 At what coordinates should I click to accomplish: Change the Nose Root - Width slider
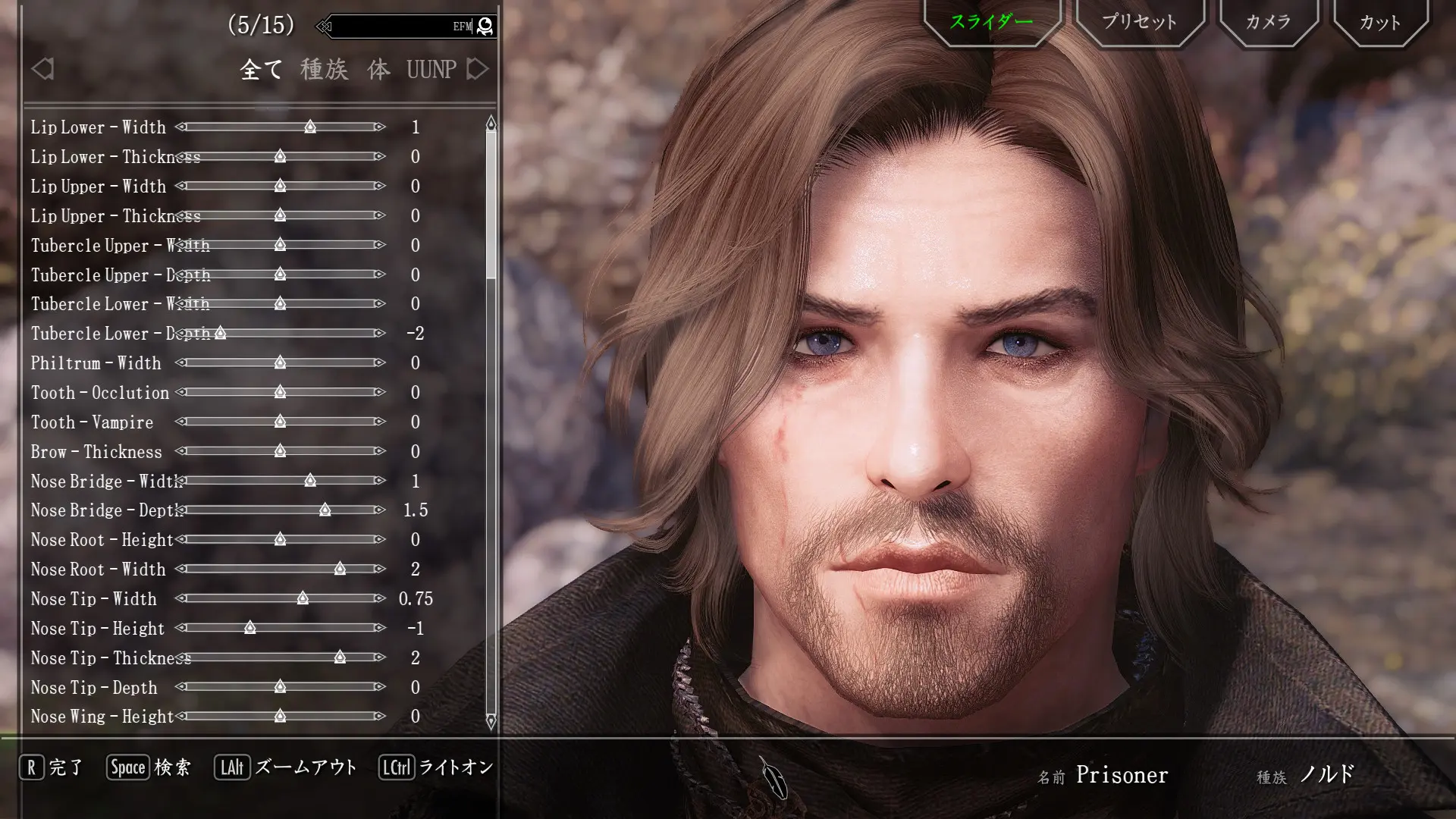click(340, 569)
